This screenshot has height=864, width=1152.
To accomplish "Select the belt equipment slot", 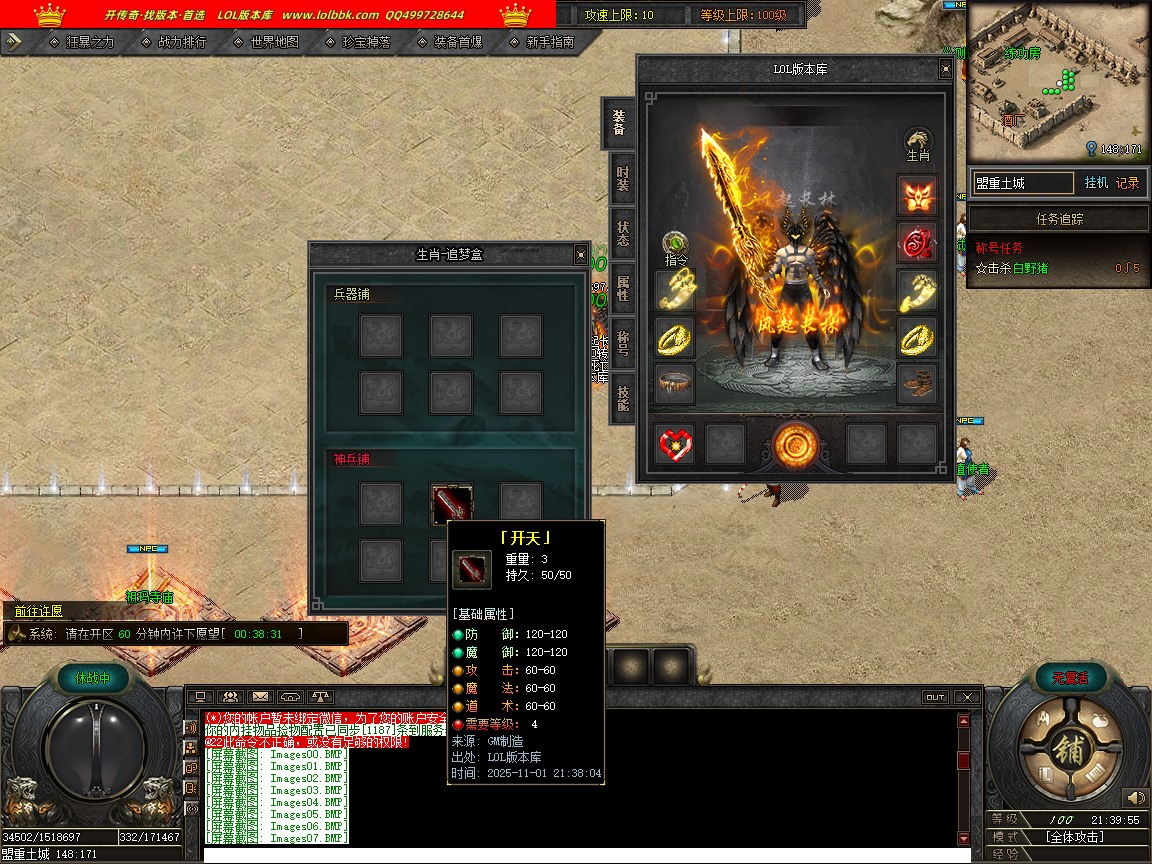I will (676, 383).
